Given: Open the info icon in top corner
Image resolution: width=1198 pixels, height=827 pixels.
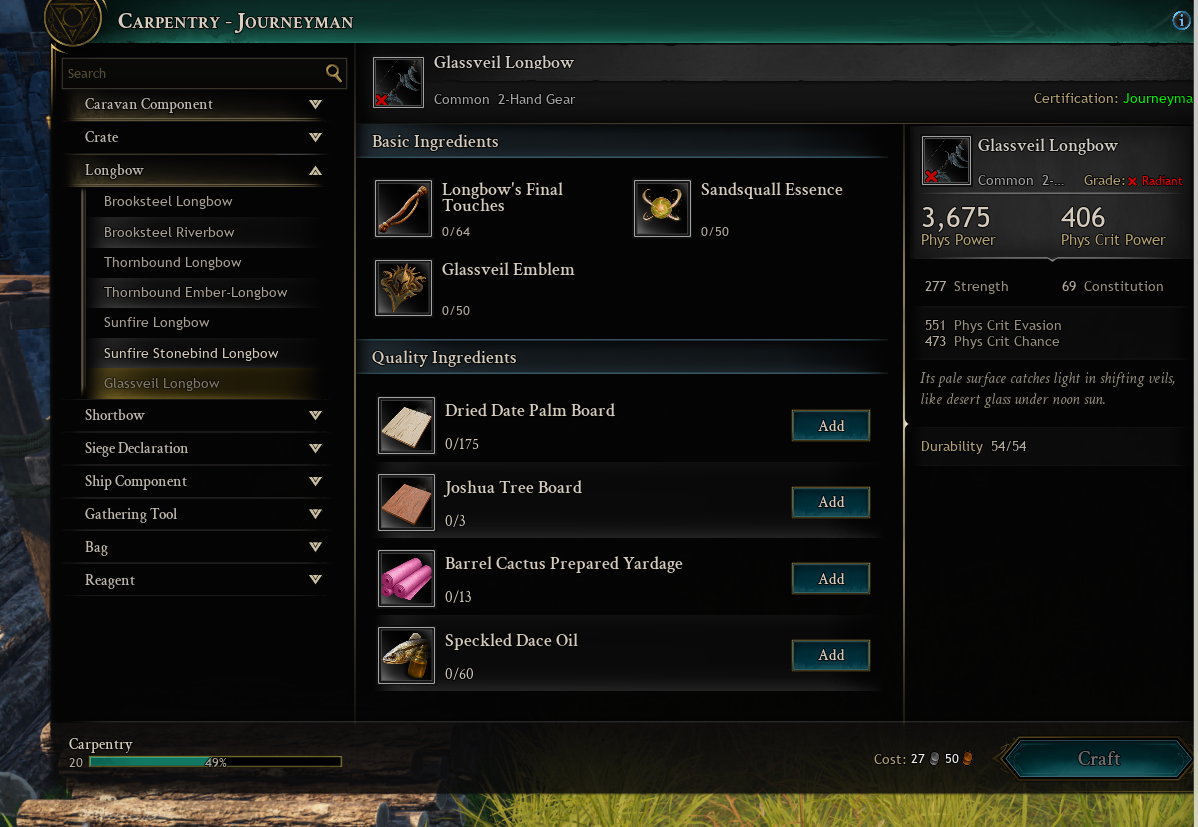Looking at the screenshot, I should pos(1182,21).
